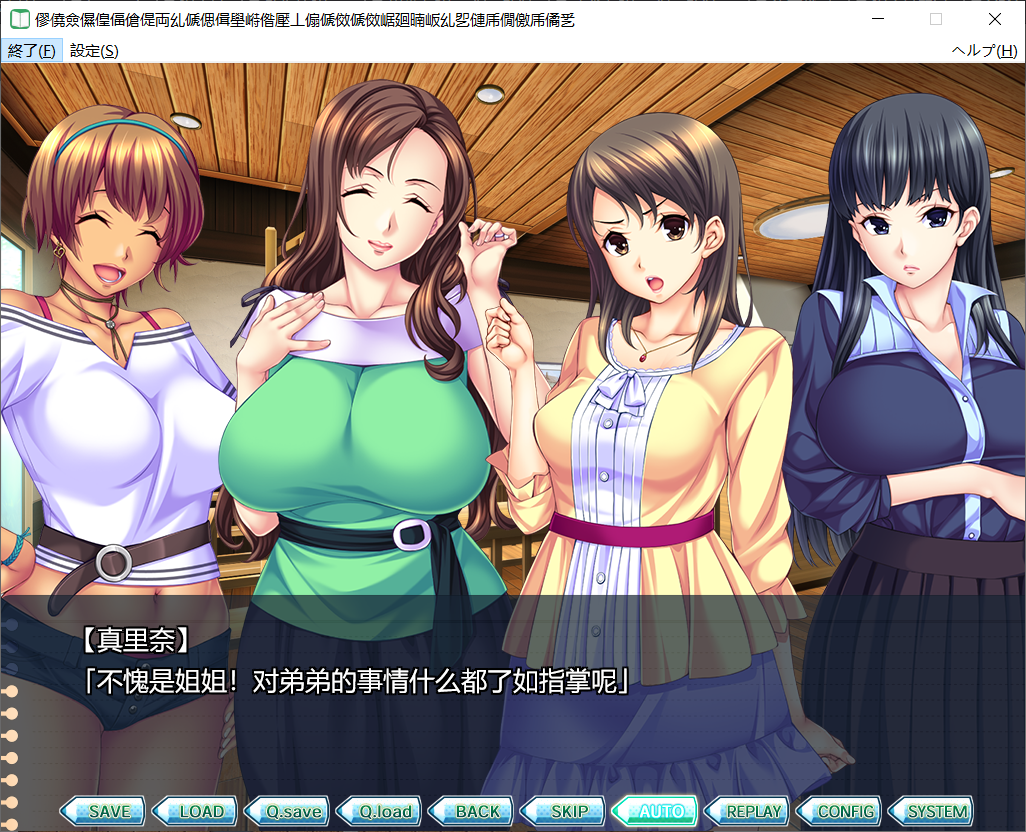
Task: Open the 設定(S) menu
Action: click(x=94, y=51)
